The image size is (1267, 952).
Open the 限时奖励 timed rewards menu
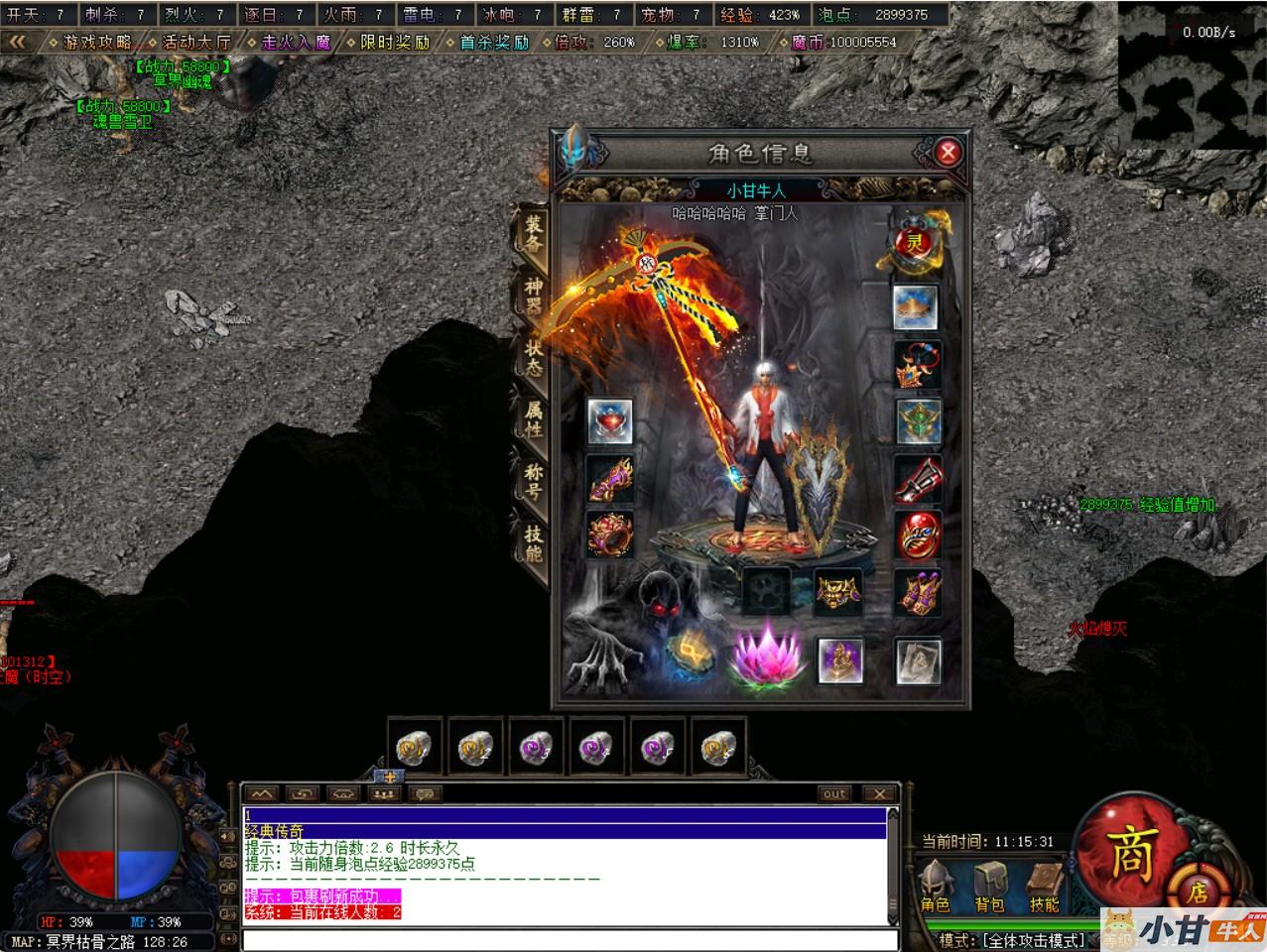pyautogui.click(x=395, y=43)
